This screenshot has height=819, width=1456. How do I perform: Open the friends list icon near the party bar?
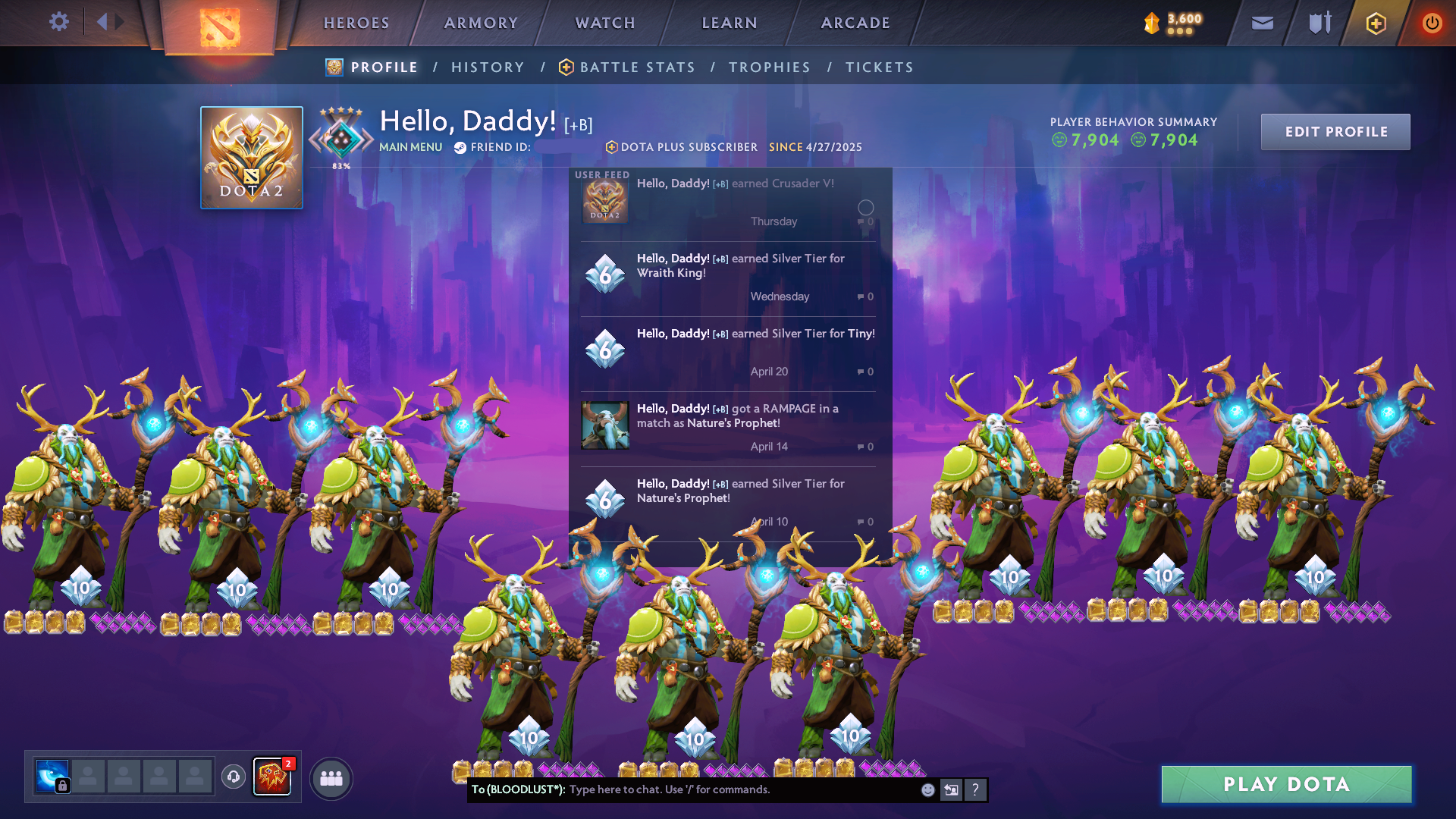(x=330, y=777)
